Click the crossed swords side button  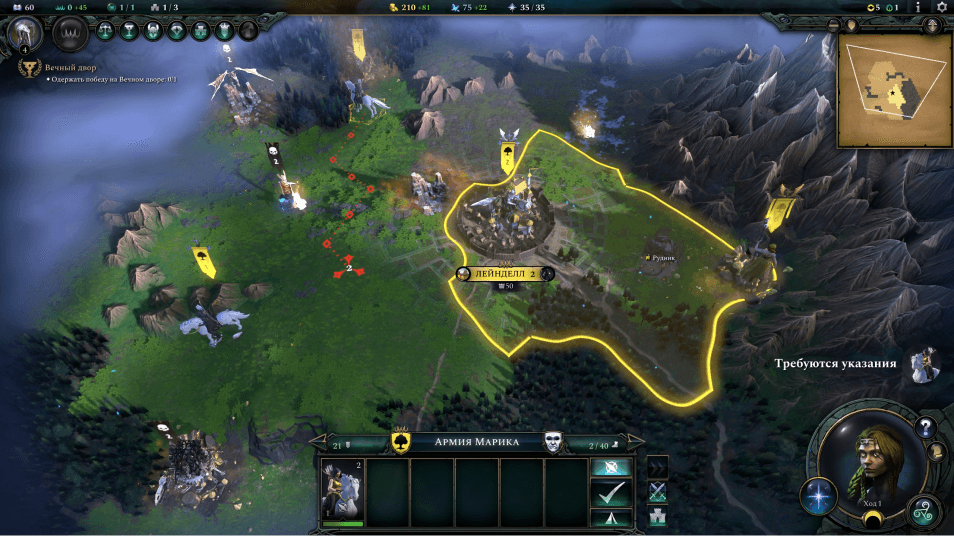tap(658, 491)
